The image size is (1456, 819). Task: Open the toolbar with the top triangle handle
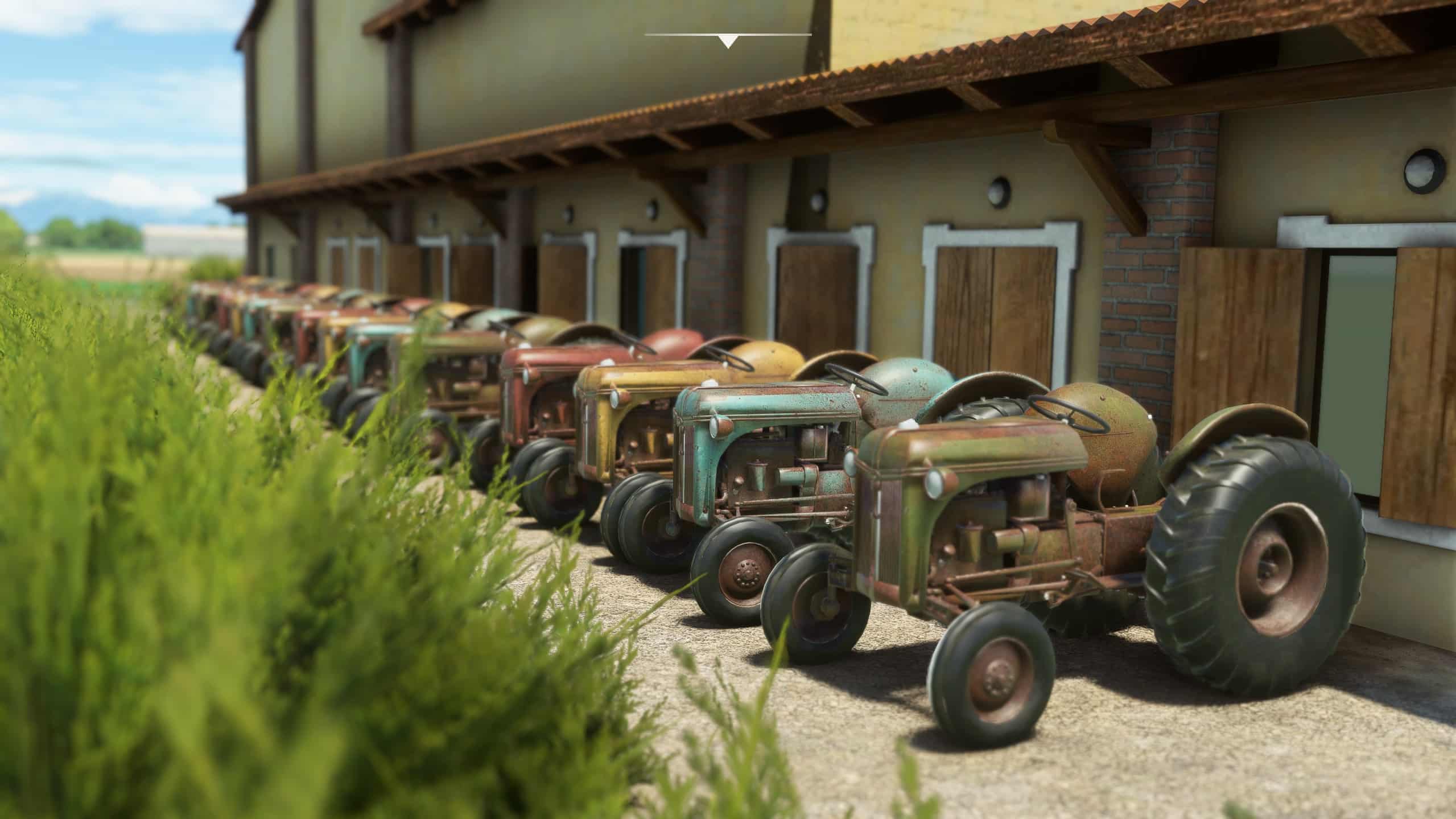pos(728,41)
